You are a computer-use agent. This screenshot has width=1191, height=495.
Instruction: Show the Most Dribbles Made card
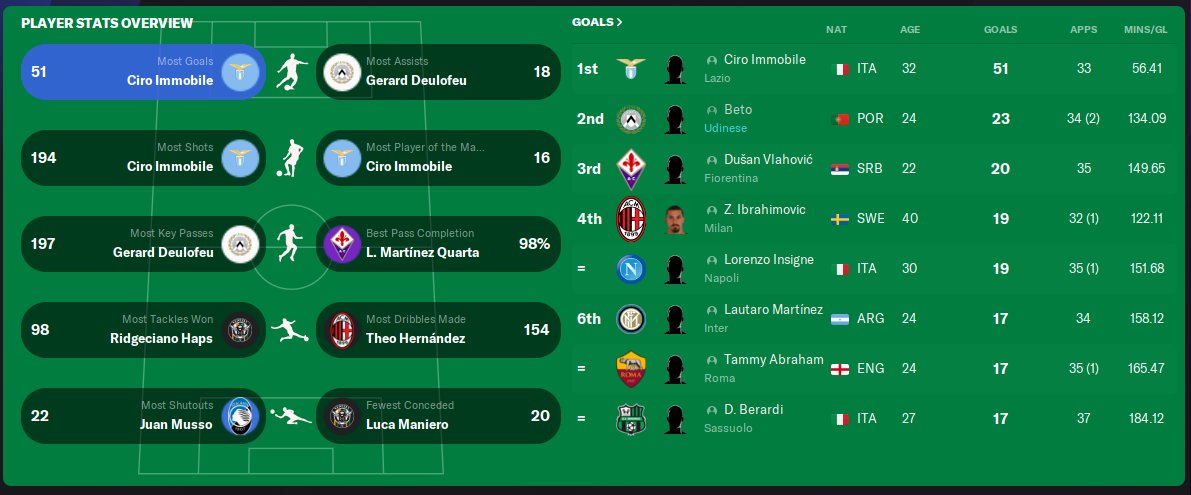click(438, 330)
